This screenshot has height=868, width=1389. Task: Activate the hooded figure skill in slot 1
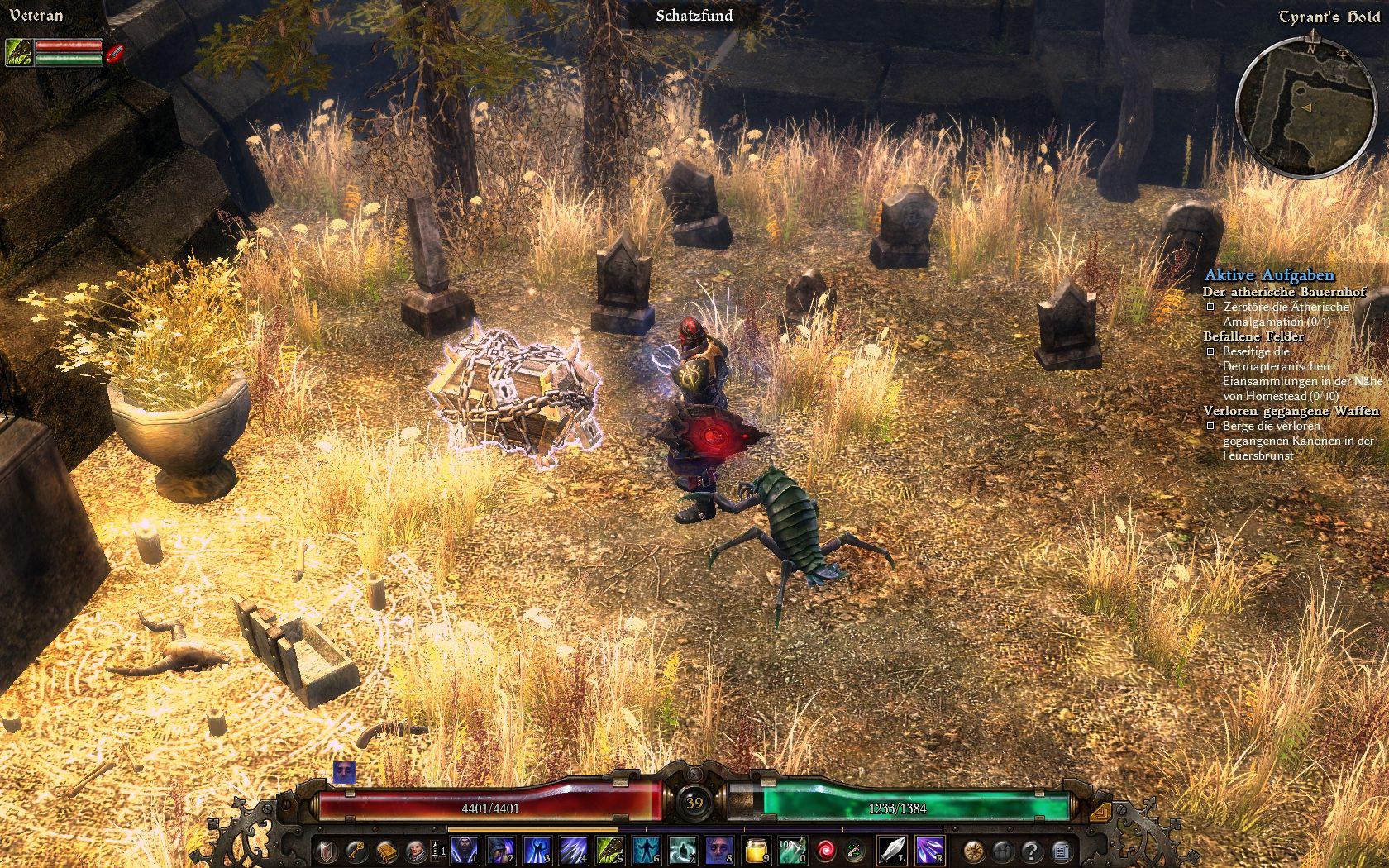click(x=465, y=850)
